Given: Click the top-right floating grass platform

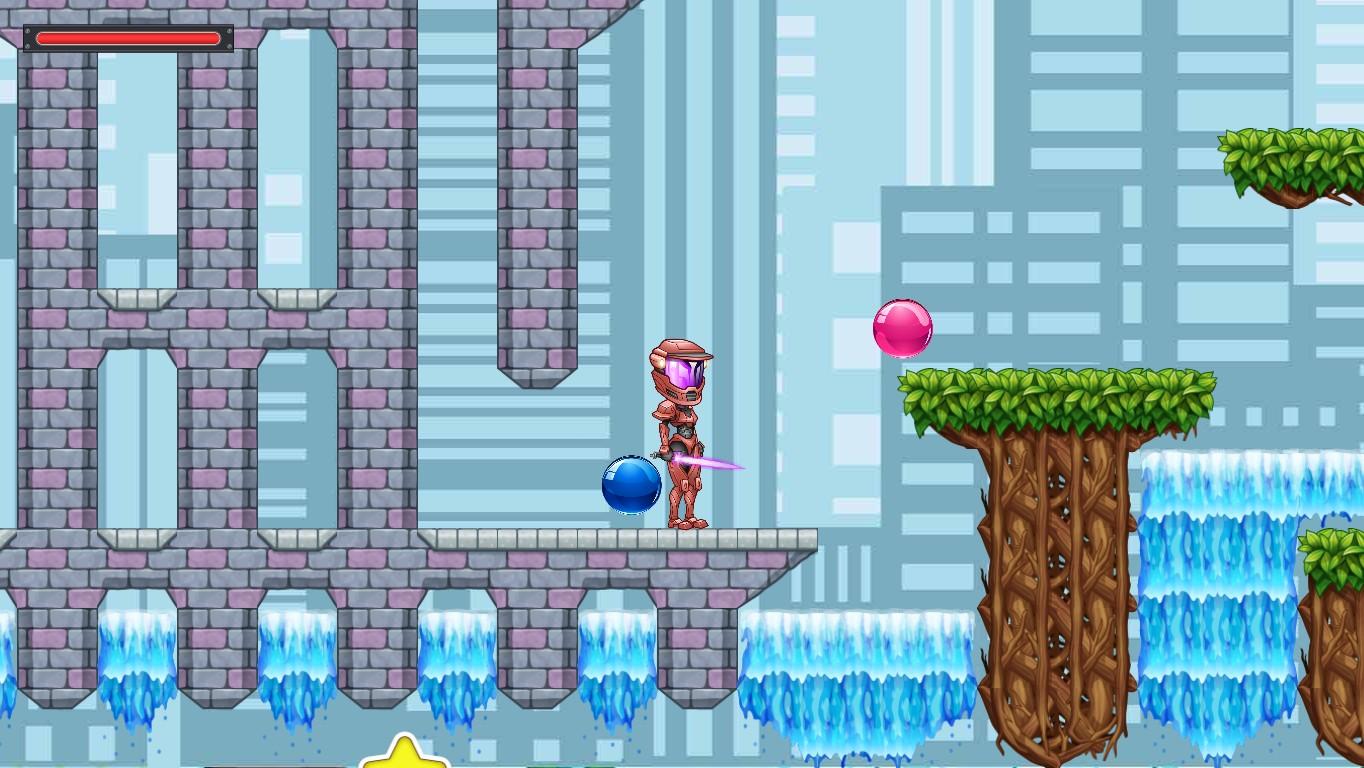Looking at the screenshot, I should coord(1290,155).
